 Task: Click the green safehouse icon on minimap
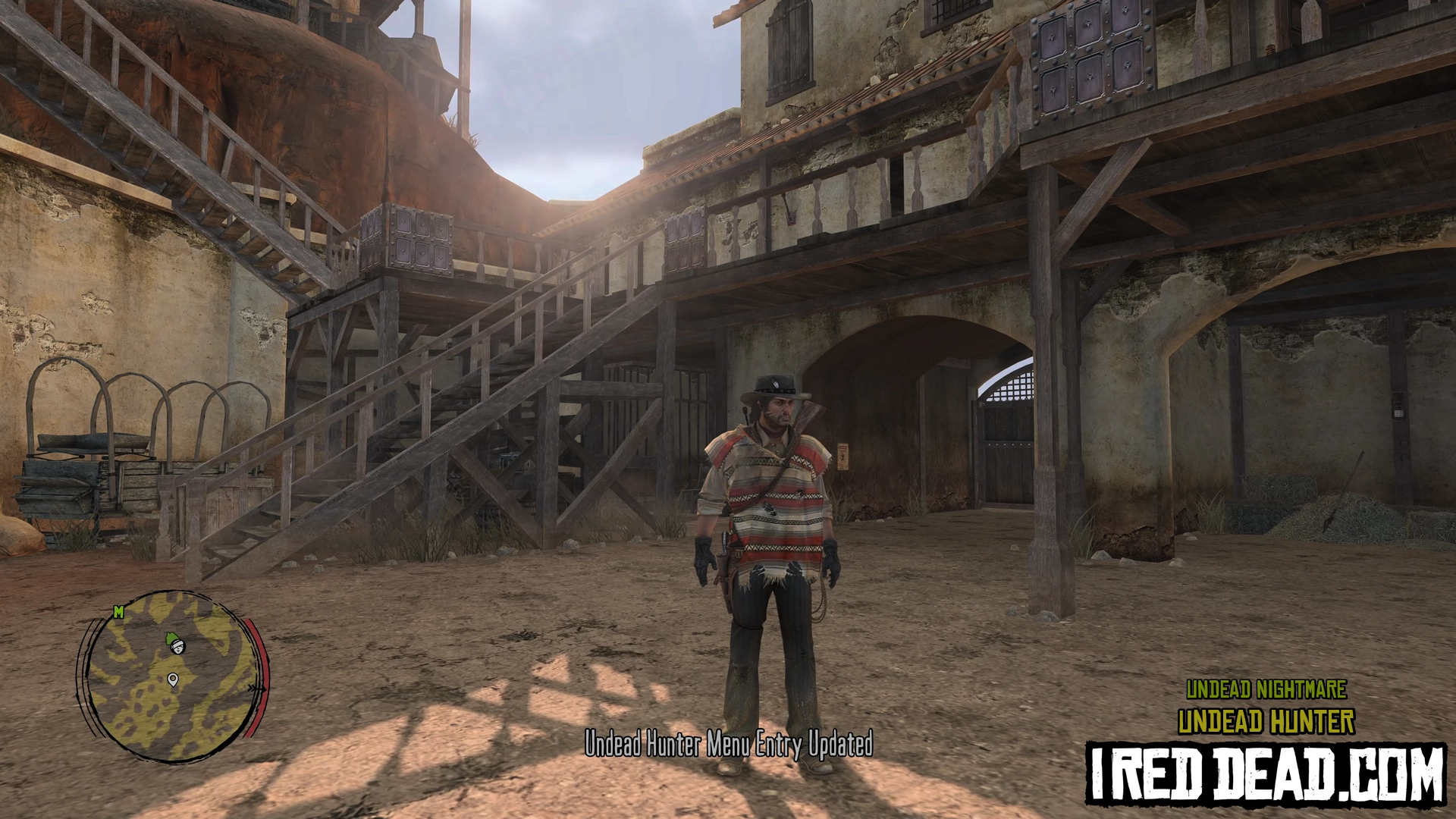click(171, 638)
